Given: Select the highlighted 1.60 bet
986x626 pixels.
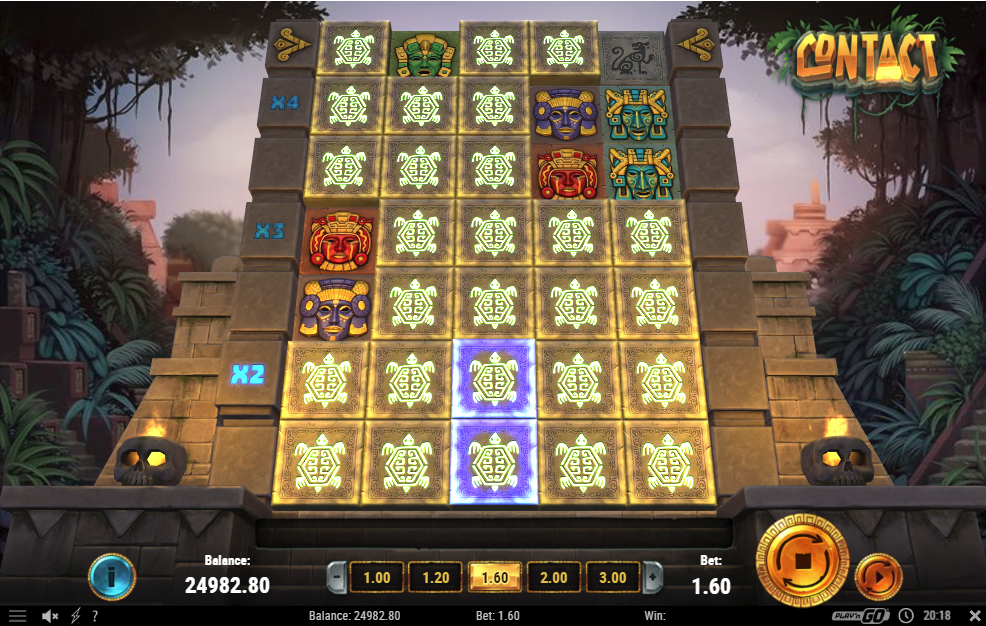Looking at the screenshot, I should (494, 577).
